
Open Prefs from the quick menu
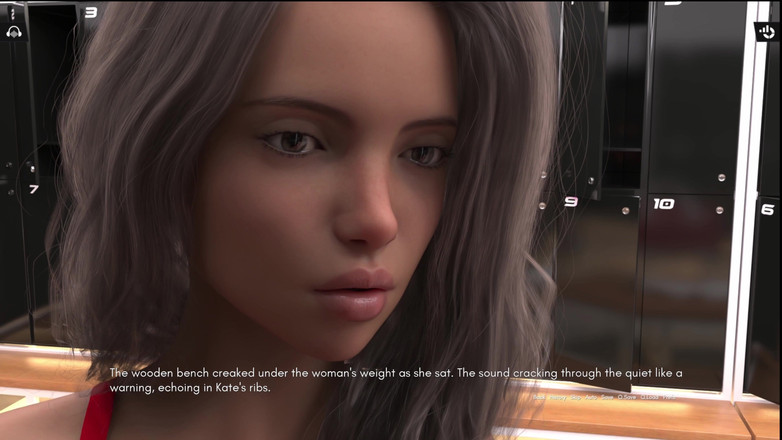coord(669,397)
